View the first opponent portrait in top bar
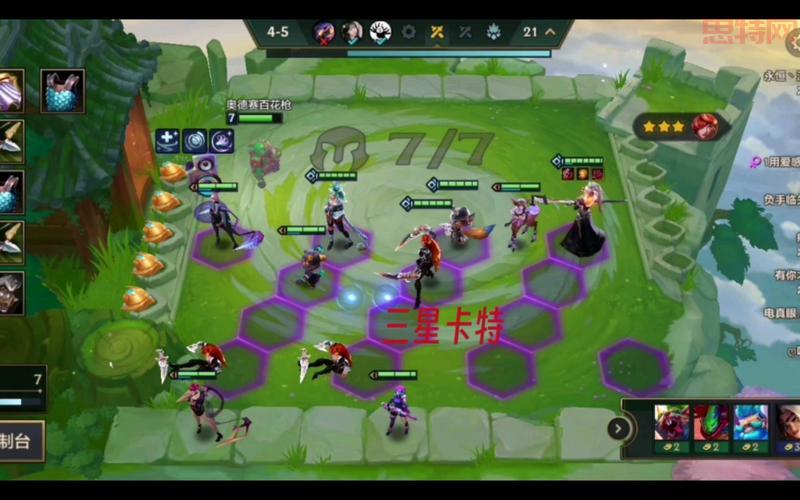This screenshot has width=800, height=500. [324, 32]
